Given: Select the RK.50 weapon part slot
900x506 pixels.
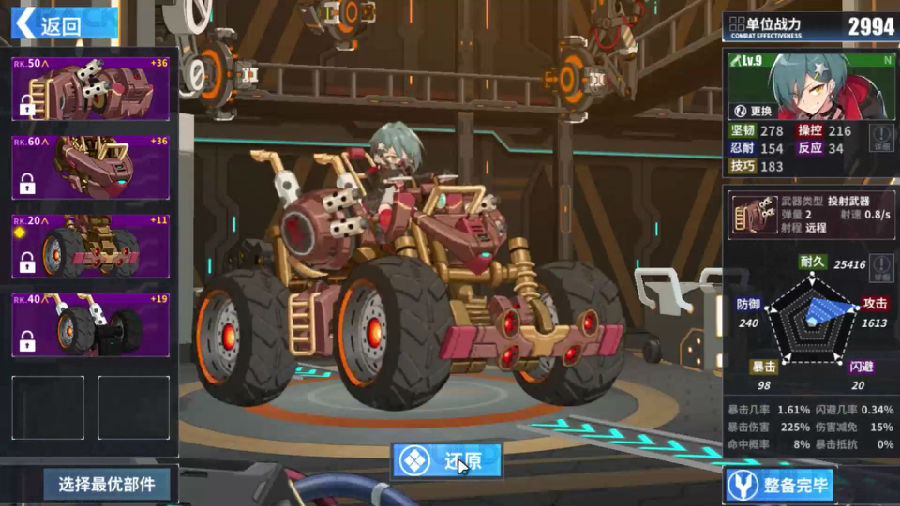Looking at the screenshot, I should point(91,89).
